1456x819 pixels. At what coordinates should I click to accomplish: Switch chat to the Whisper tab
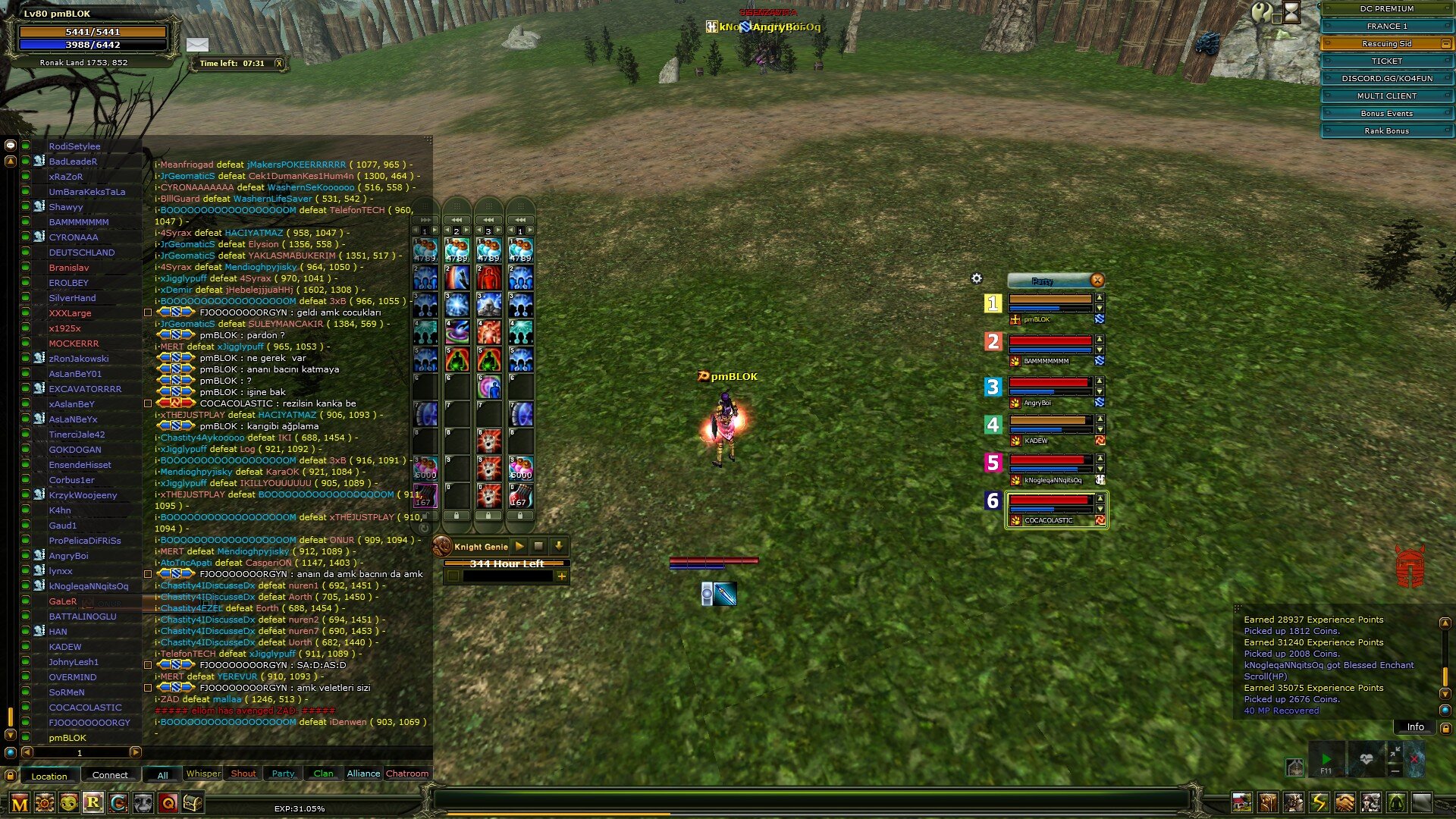click(x=203, y=774)
